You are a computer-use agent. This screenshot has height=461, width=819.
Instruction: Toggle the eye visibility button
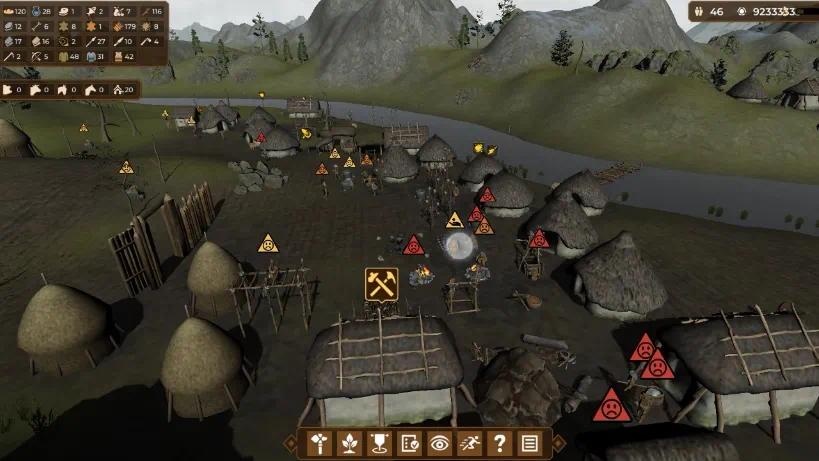(x=439, y=442)
